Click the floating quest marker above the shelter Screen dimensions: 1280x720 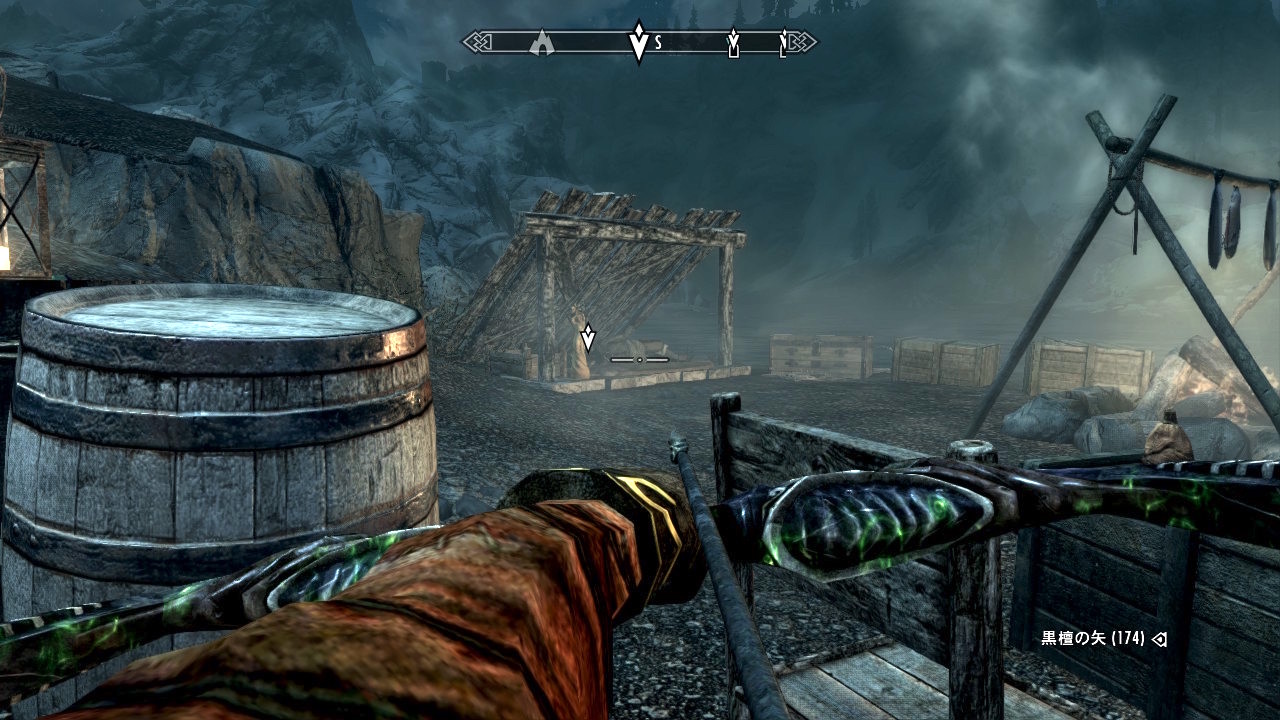[x=588, y=338]
